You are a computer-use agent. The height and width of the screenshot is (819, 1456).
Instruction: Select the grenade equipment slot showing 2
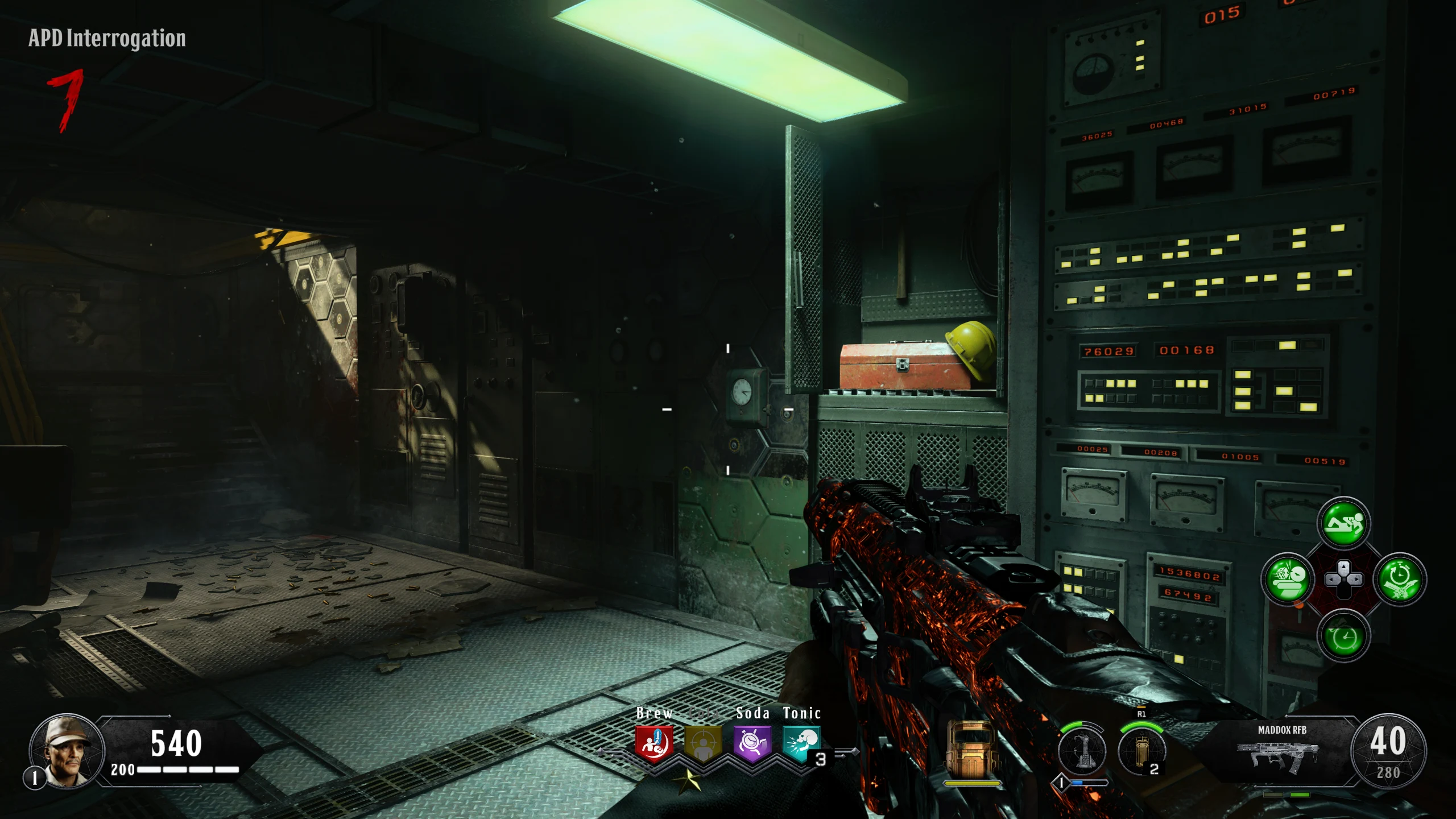point(1141,751)
